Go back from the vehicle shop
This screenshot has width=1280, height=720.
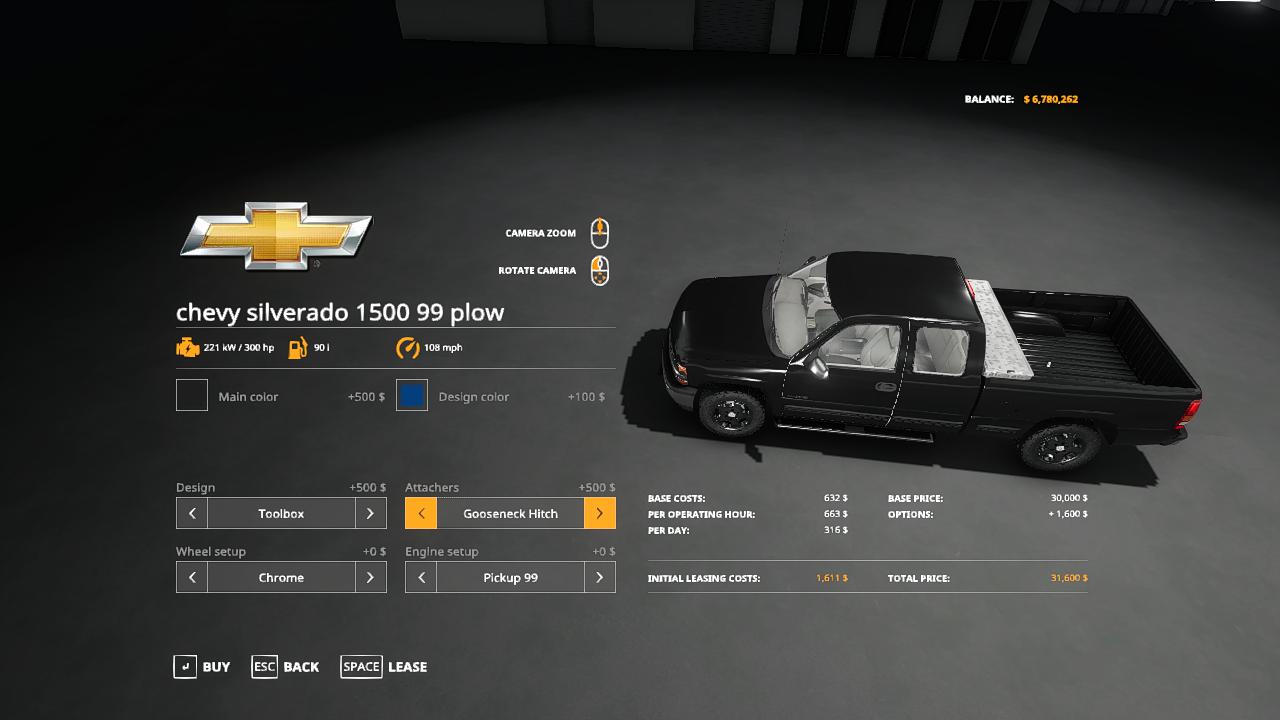(x=286, y=667)
